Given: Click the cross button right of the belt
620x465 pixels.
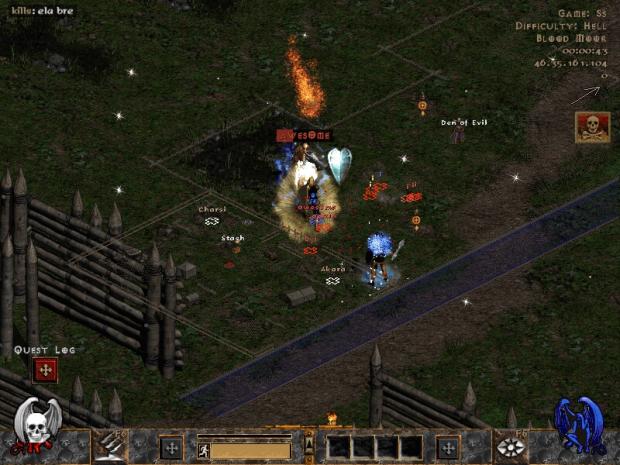Looking at the screenshot, I should pos(447,447).
